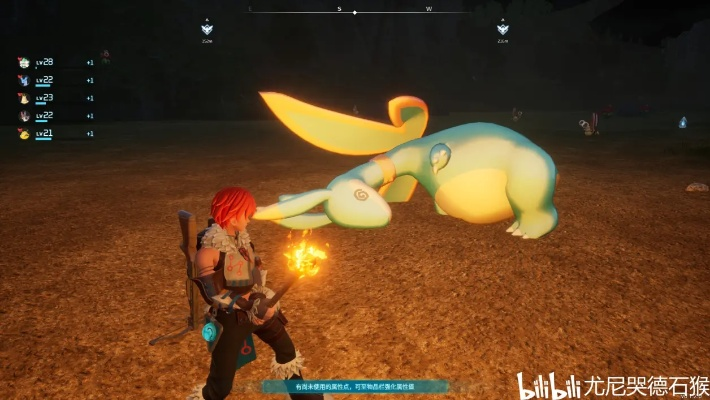This screenshot has width=710, height=400.
Task: Choose the blue Lv22 pal portrait
Action: [x=24, y=80]
